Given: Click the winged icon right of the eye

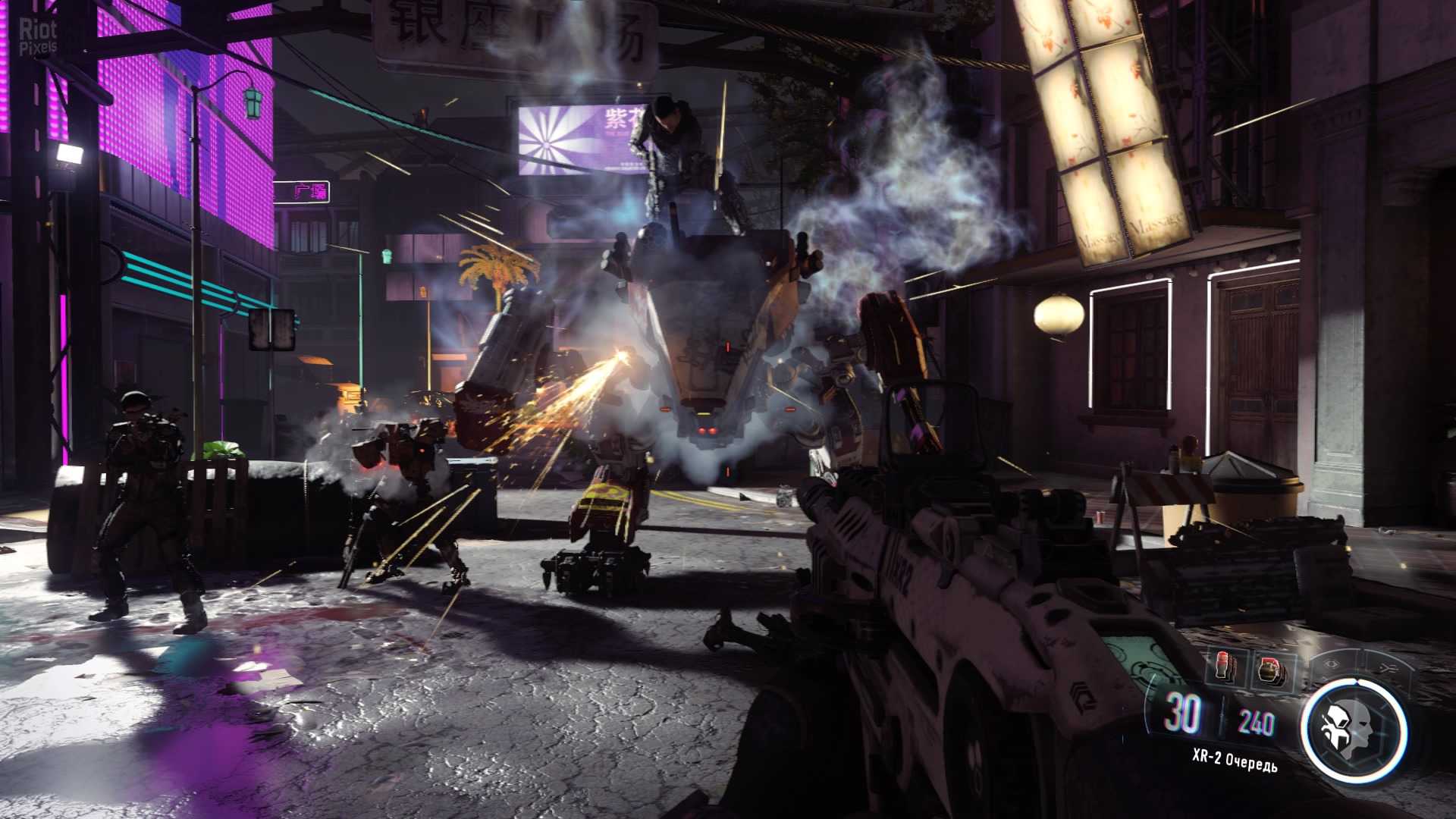Looking at the screenshot, I should tap(1387, 666).
